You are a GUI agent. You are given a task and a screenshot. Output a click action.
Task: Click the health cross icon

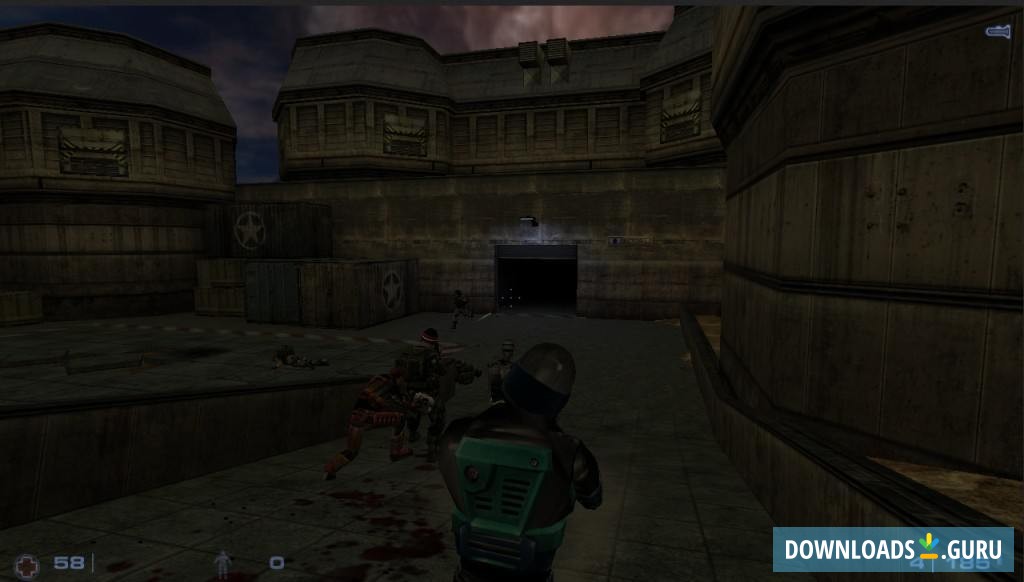point(28,563)
